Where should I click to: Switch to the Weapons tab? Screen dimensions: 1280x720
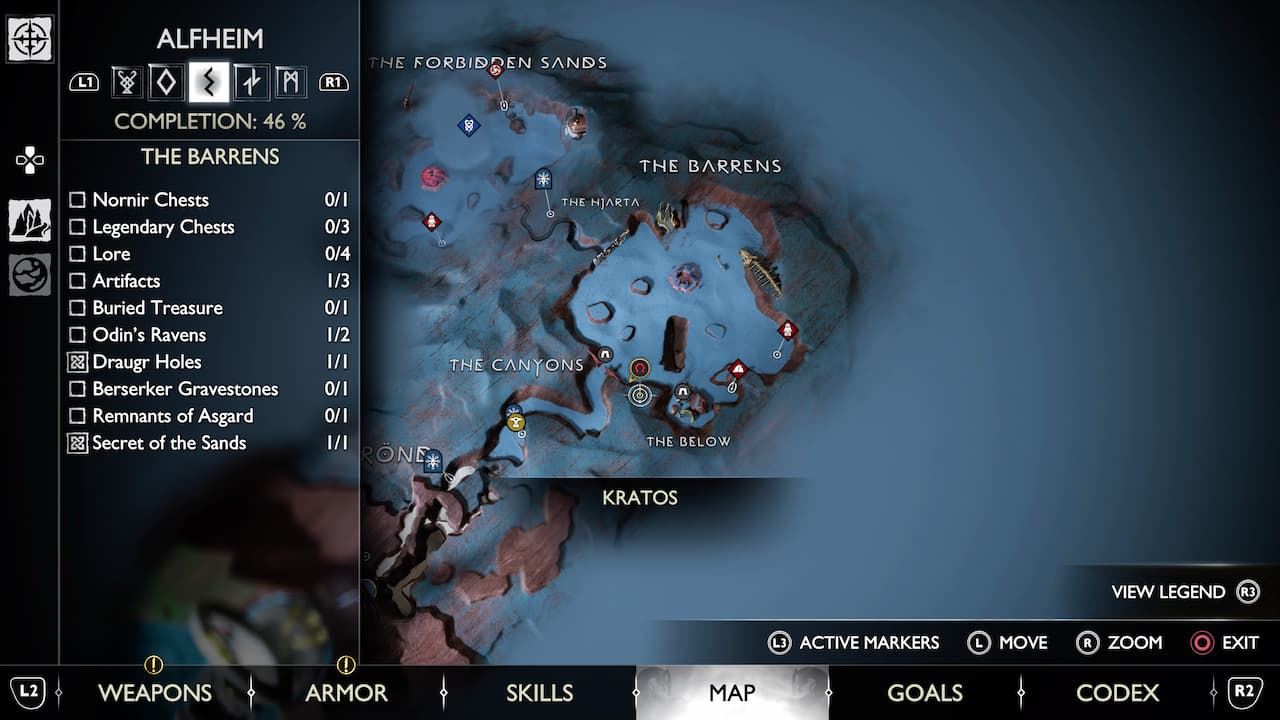click(x=154, y=692)
